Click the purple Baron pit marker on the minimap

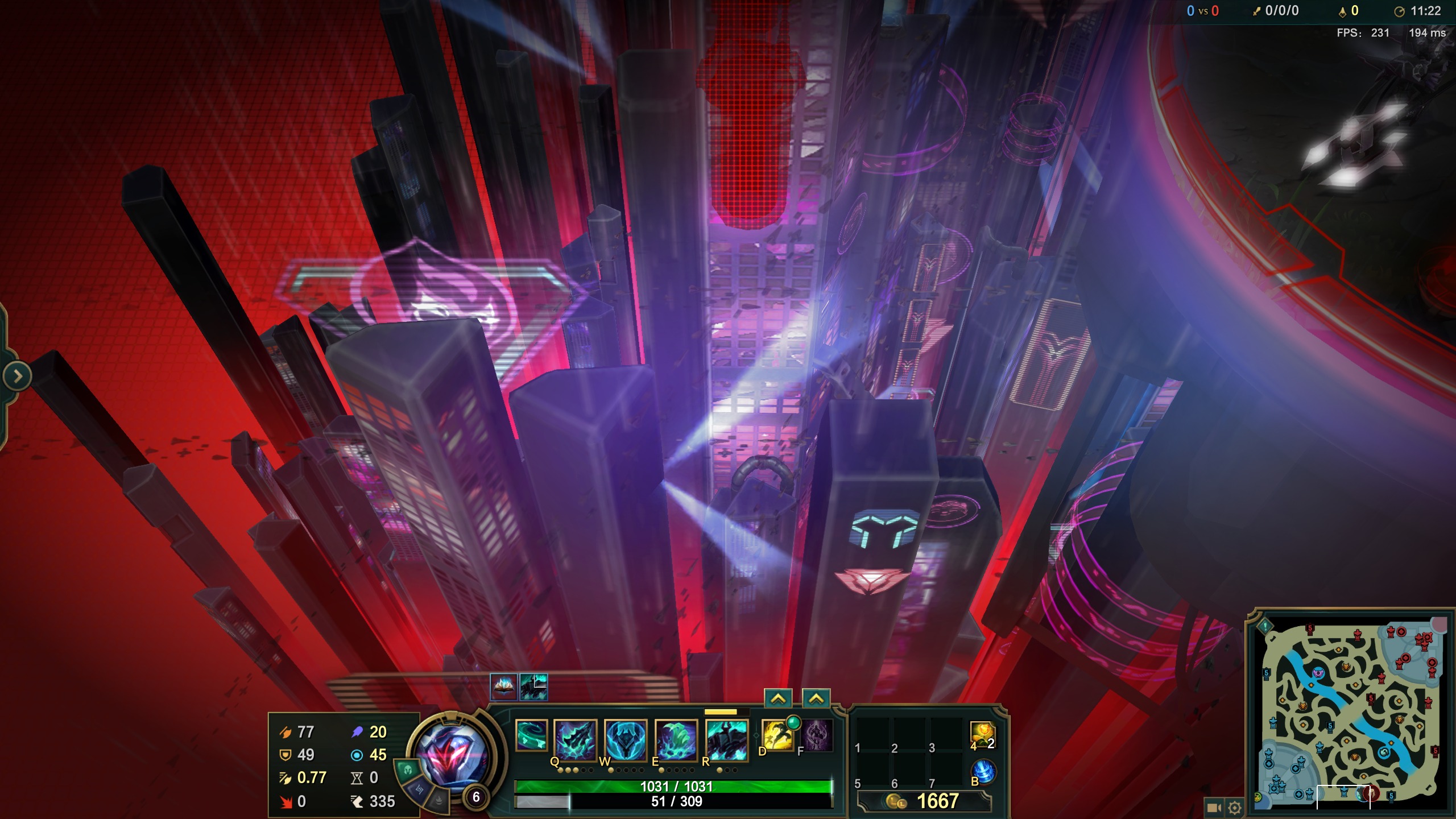pyautogui.click(x=1318, y=673)
